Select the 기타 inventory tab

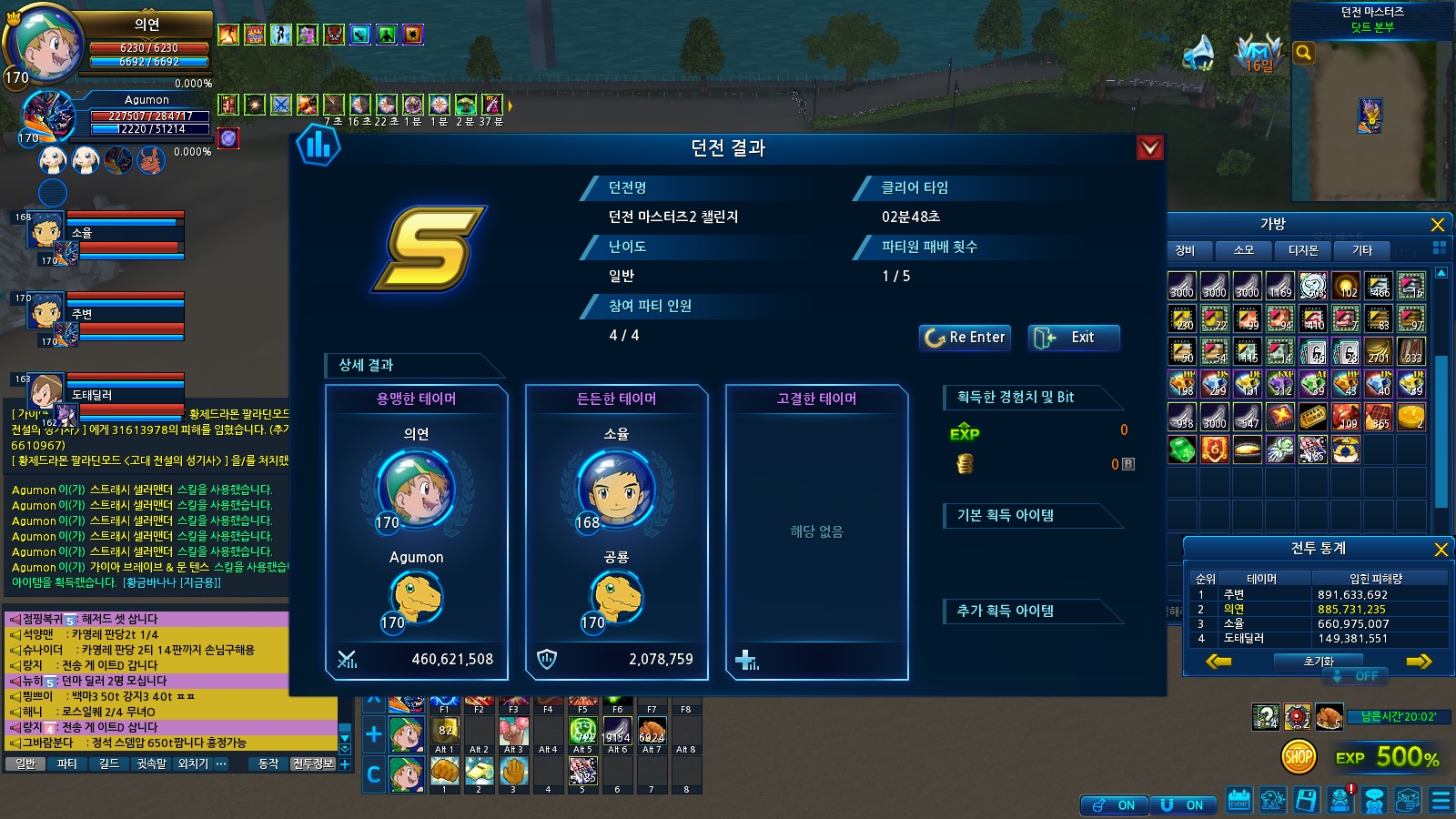tap(1361, 250)
